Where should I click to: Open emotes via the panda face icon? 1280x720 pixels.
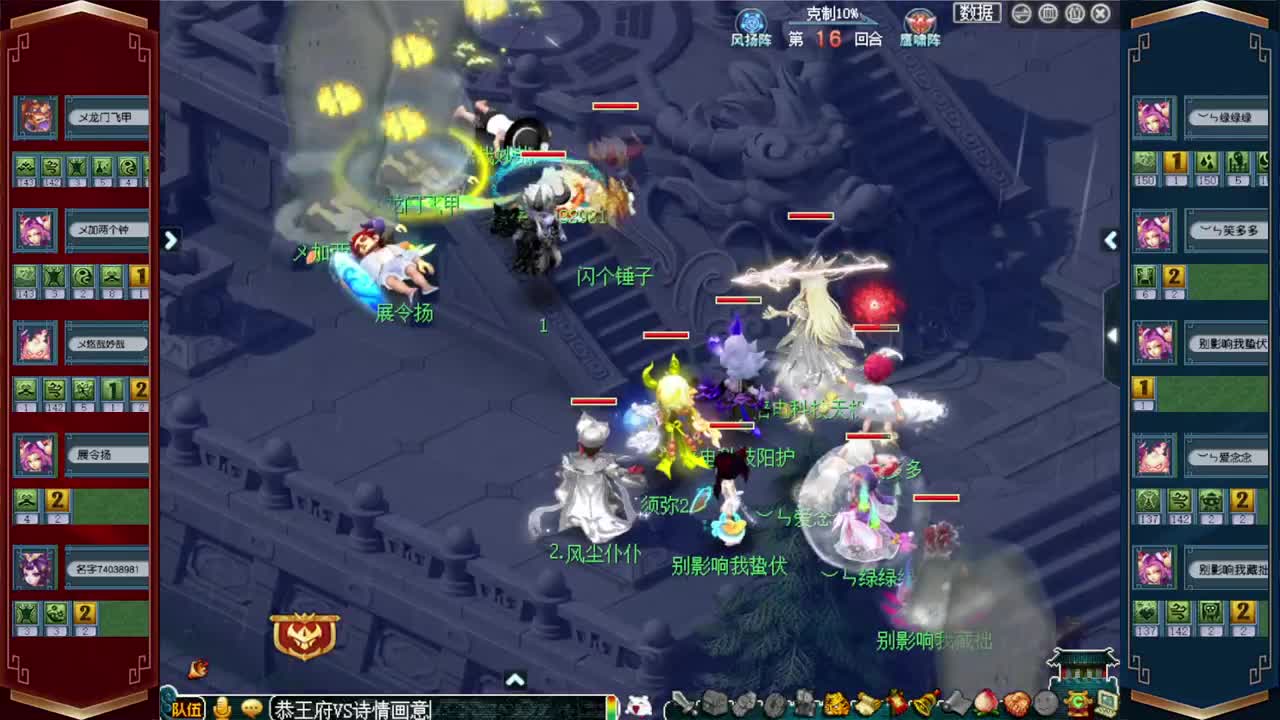[x=636, y=705]
